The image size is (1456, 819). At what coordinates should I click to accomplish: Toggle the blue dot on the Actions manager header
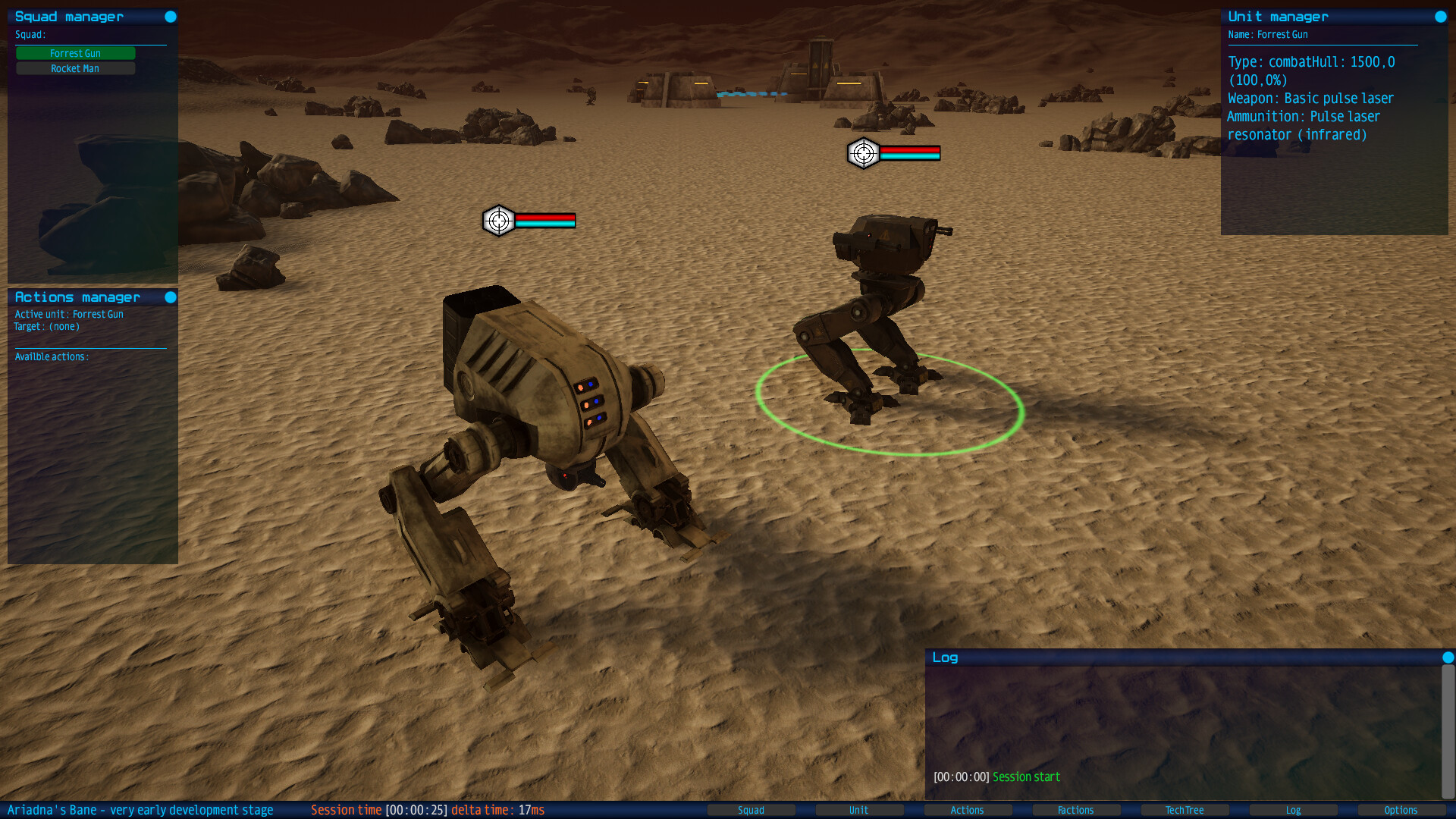pyautogui.click(x=171, y=297)
